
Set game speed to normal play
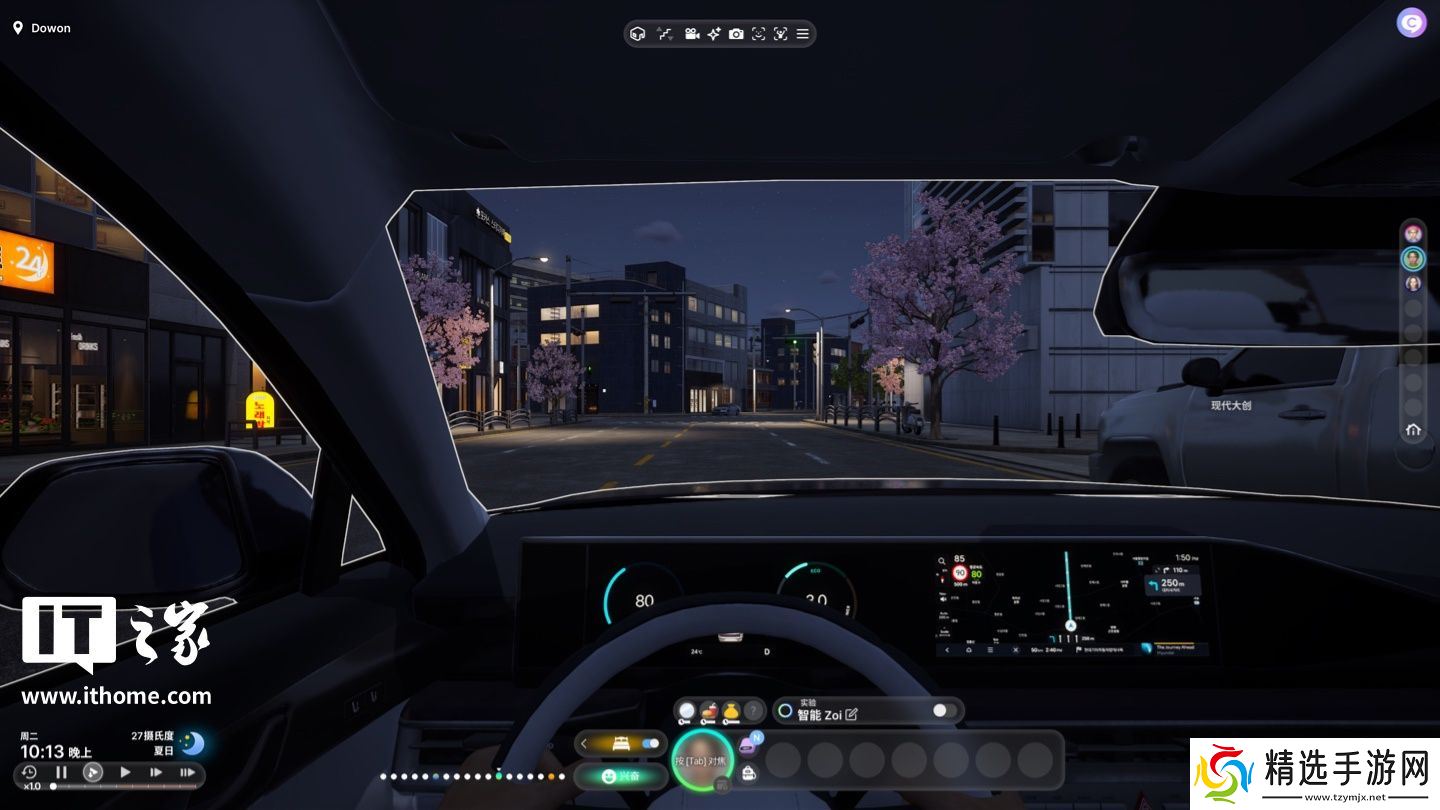click(125, 772)
